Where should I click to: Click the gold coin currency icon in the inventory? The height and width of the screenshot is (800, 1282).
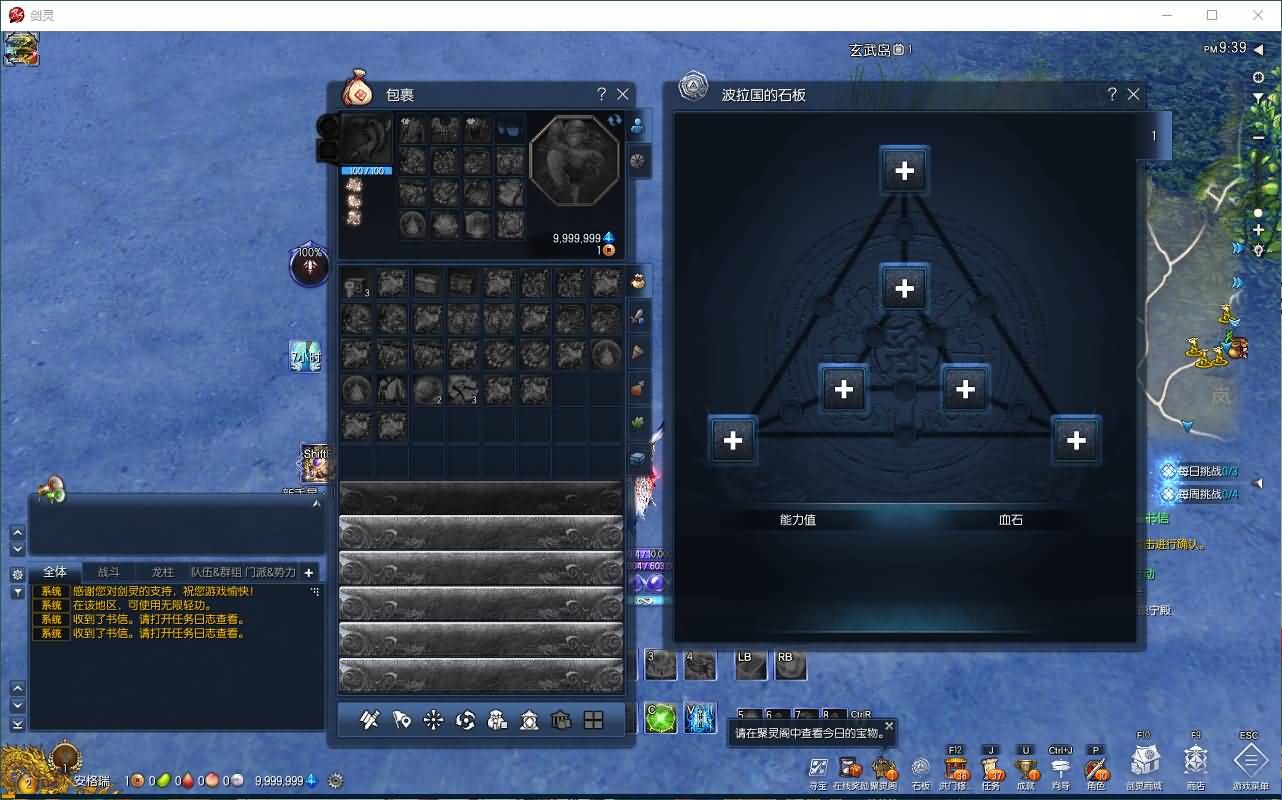pyautogui.click(x=608, y=250)
